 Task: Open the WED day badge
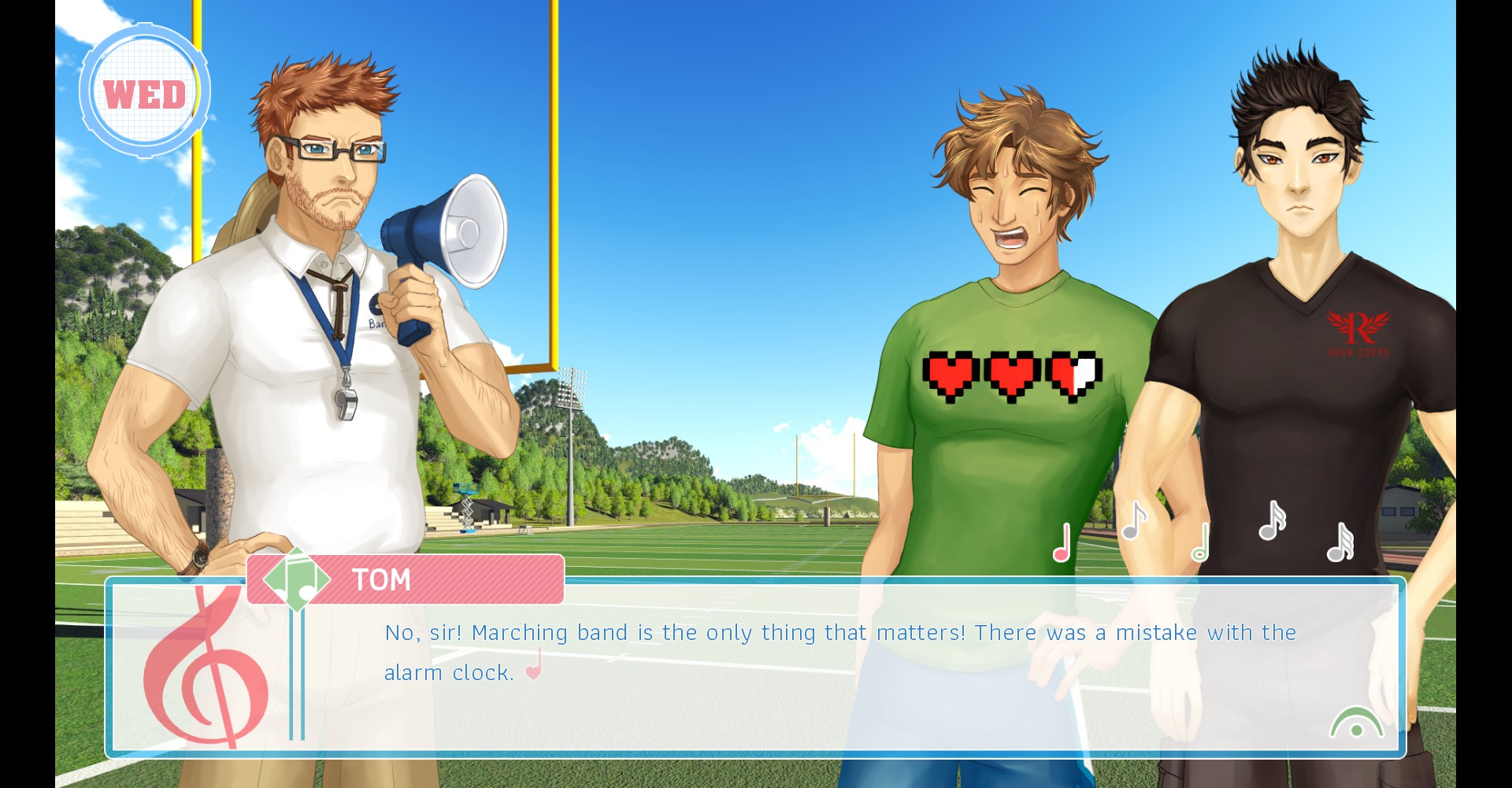point(144,92)
